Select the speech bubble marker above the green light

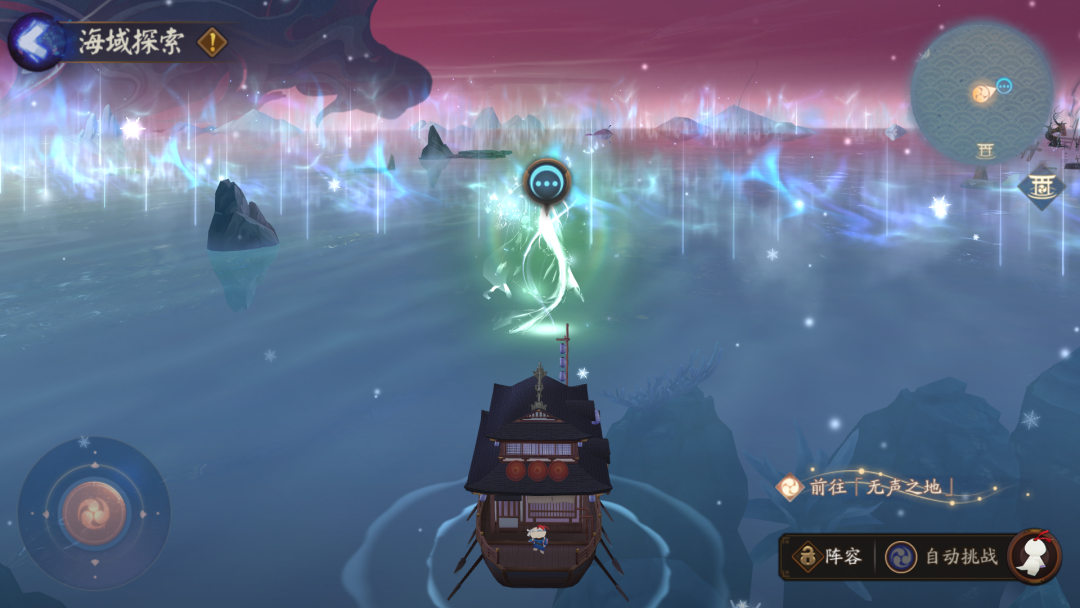click(547, 183)
